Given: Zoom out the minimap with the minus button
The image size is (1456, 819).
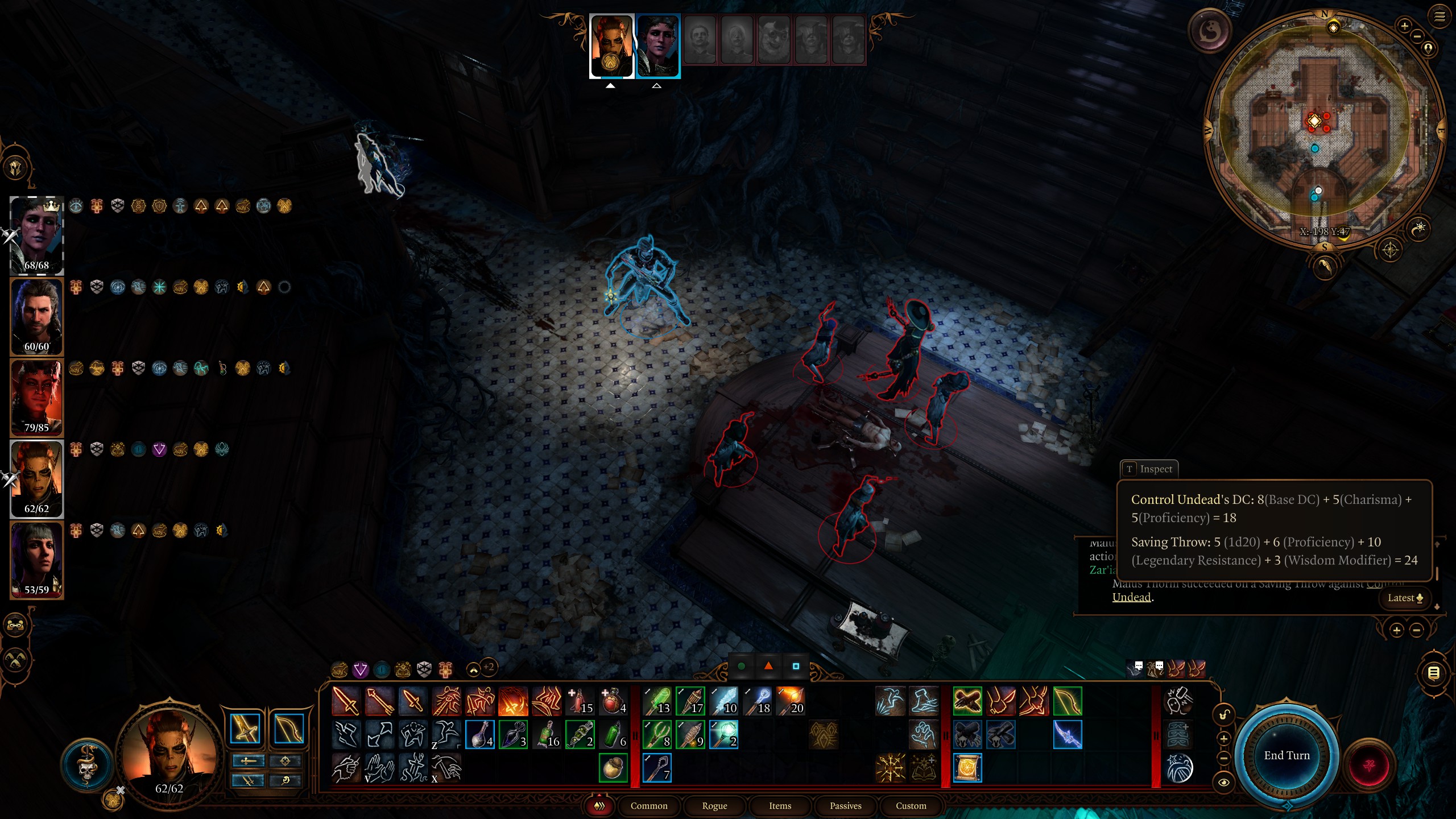Looking at the screenshot, I should (1417, 36).
